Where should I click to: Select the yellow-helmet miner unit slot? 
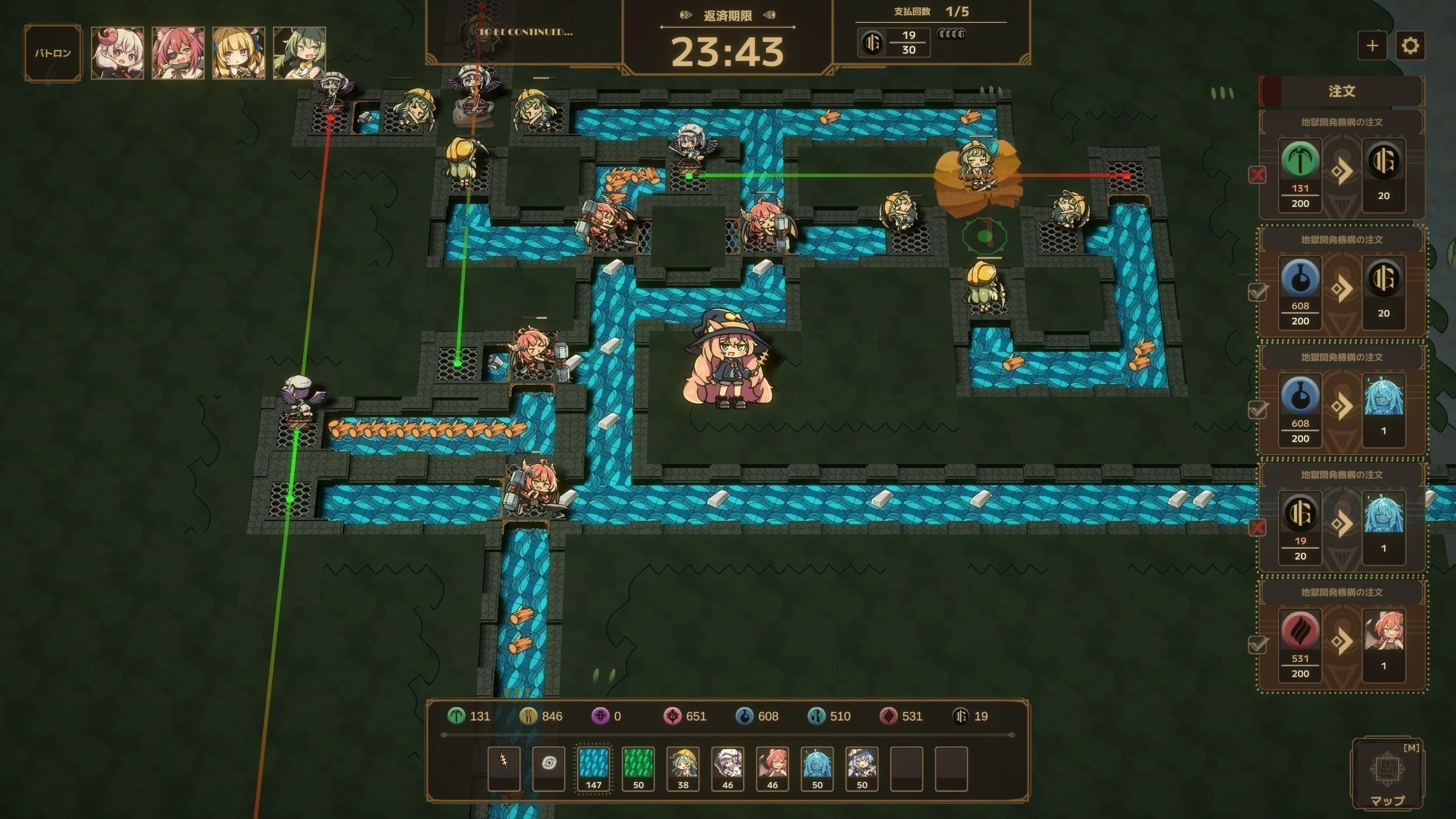683,768
